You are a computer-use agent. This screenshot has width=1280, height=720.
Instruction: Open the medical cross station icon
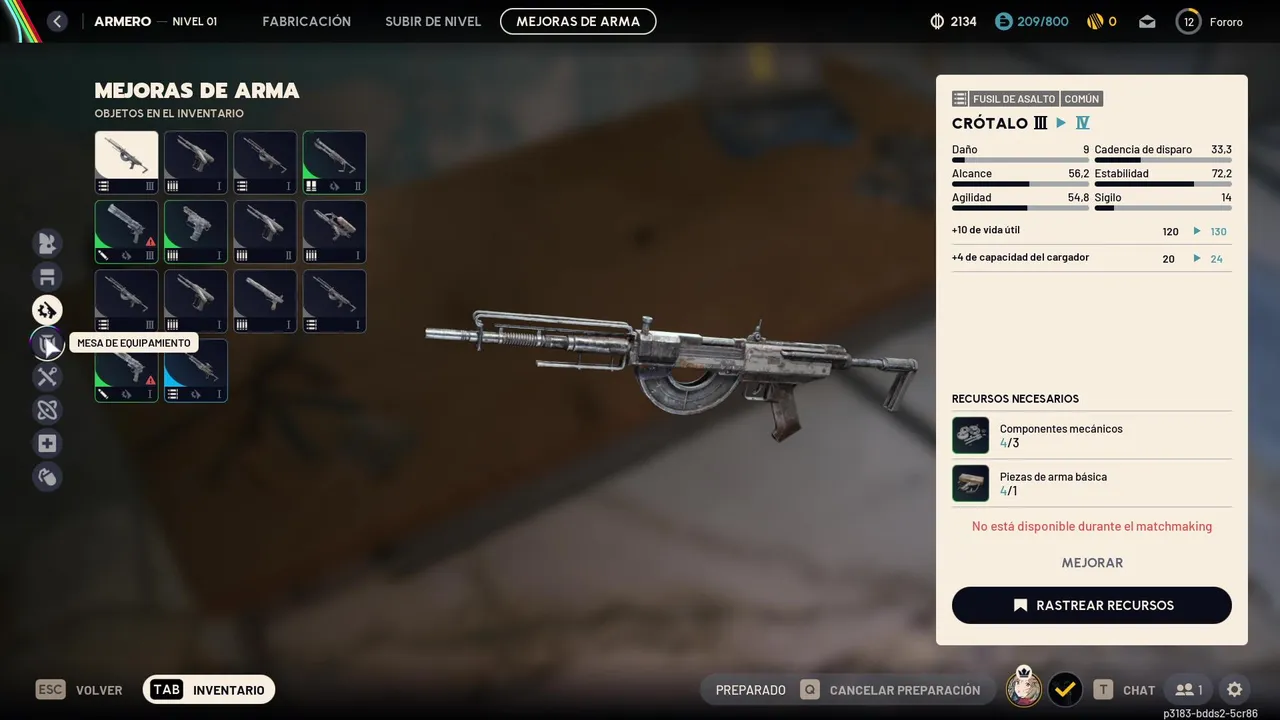(47, 443)
